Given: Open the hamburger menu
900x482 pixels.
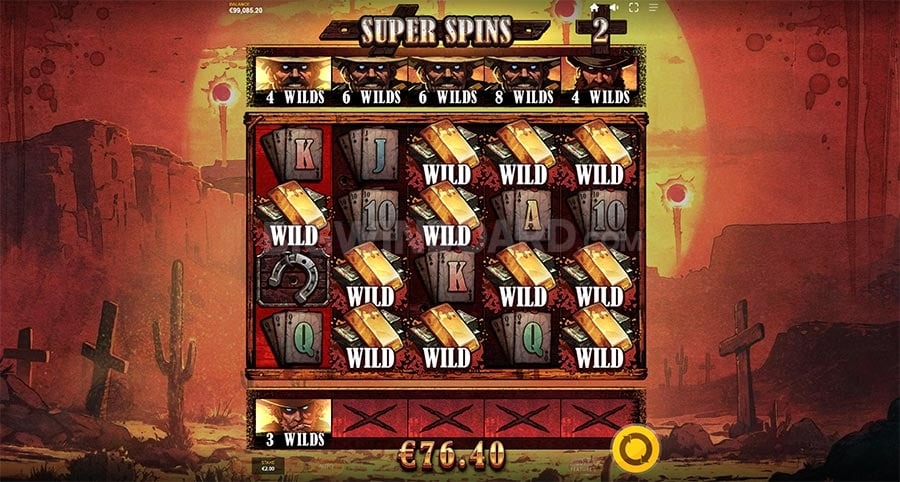Looking at the screenshot, I should 653,8.
